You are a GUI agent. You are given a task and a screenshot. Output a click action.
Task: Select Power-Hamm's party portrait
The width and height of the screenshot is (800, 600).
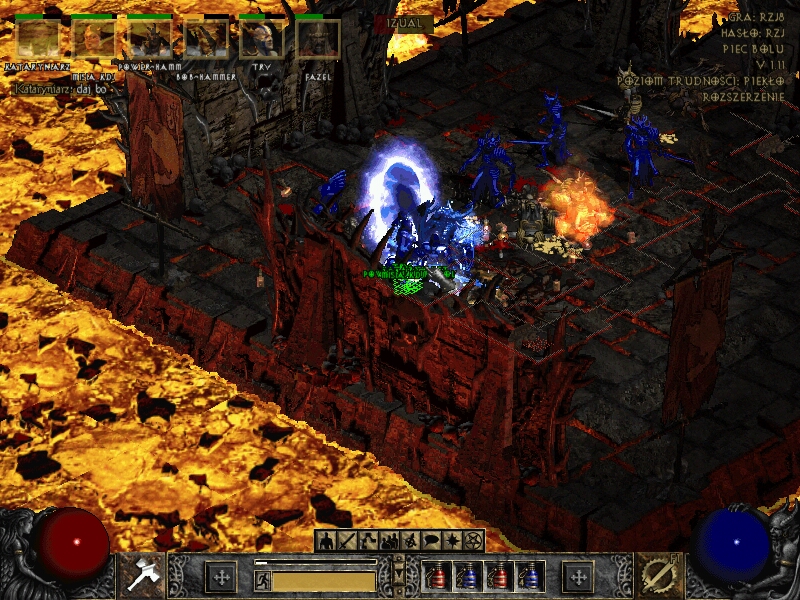click(x=150, y=40)
